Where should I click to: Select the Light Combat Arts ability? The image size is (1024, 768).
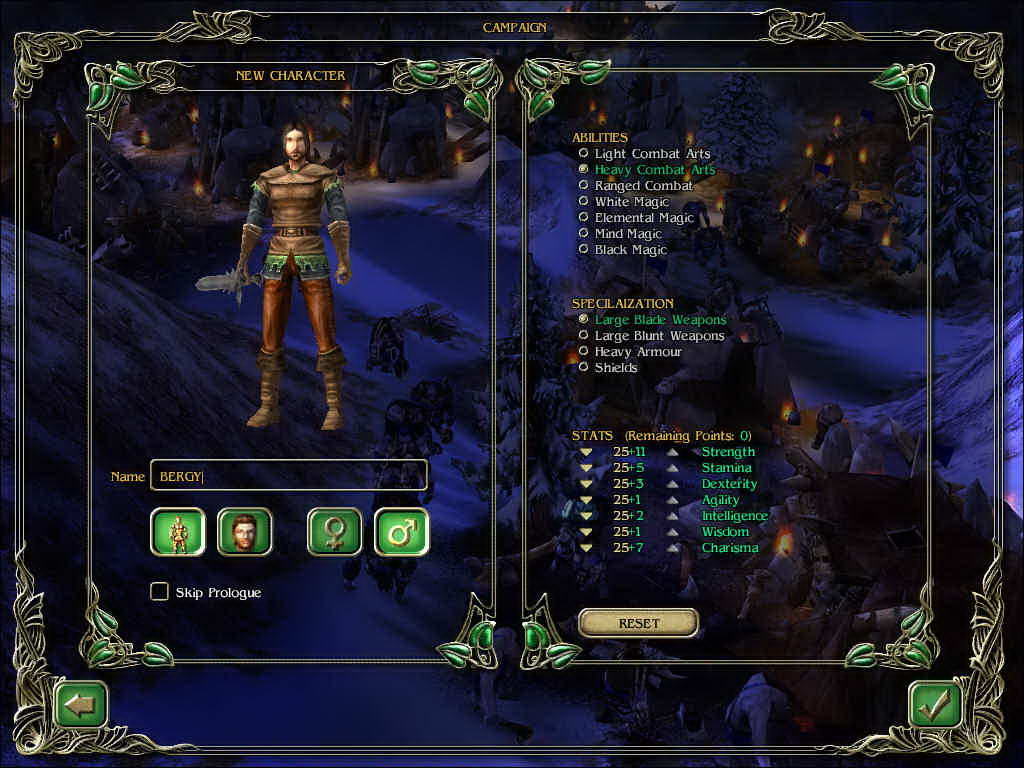click(x=584, y=154)
